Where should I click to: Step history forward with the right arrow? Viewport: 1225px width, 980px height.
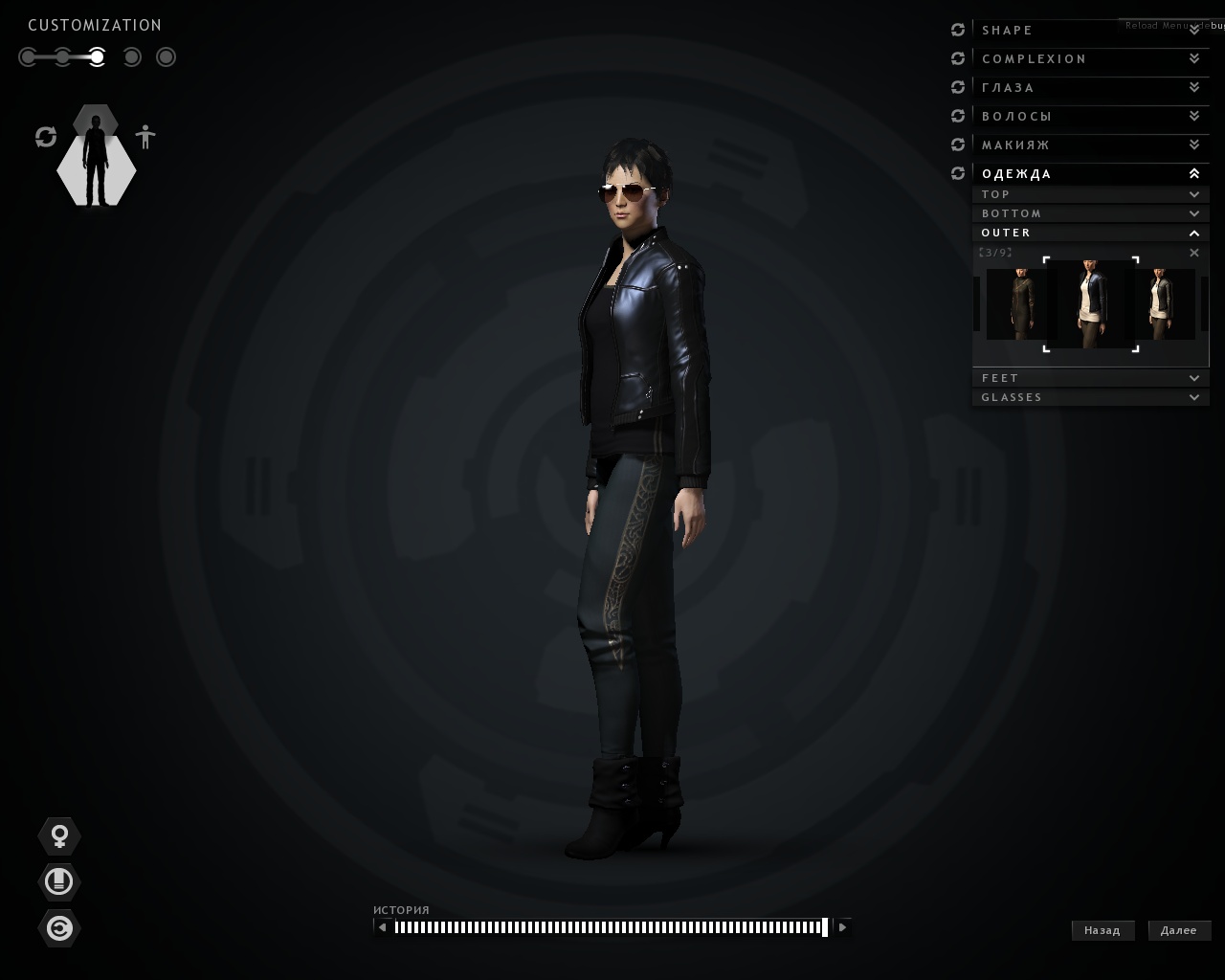[842, 926]
